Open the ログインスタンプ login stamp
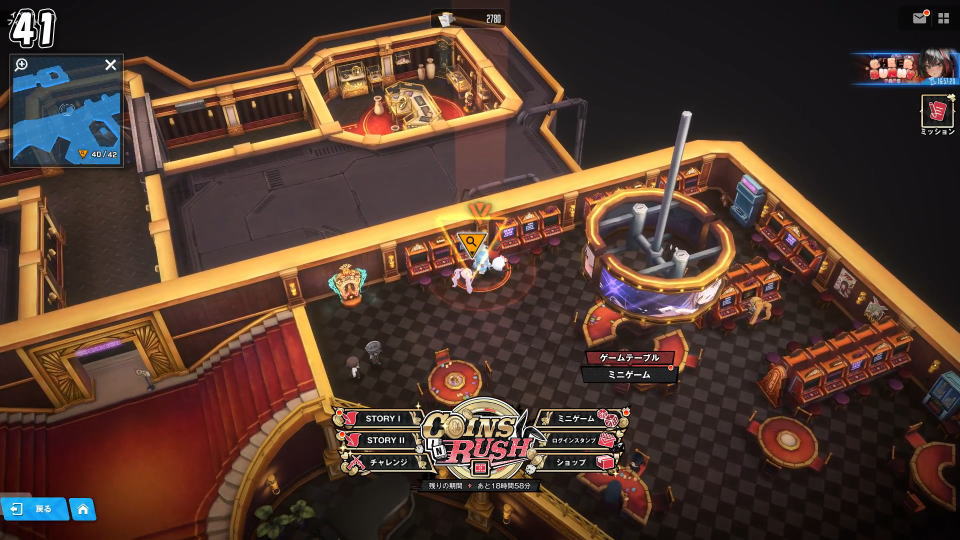This screenshot has width=960, height=540. click(576, 440)
